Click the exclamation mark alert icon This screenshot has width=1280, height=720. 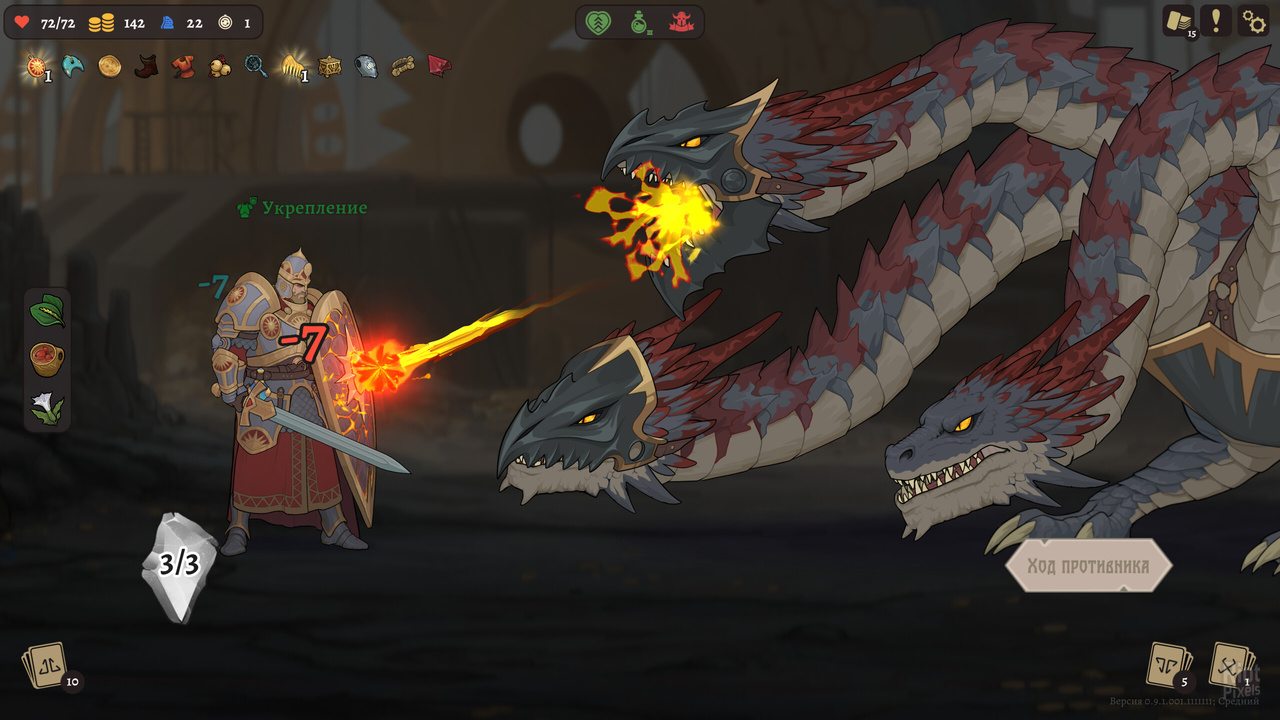(1216, 21)
